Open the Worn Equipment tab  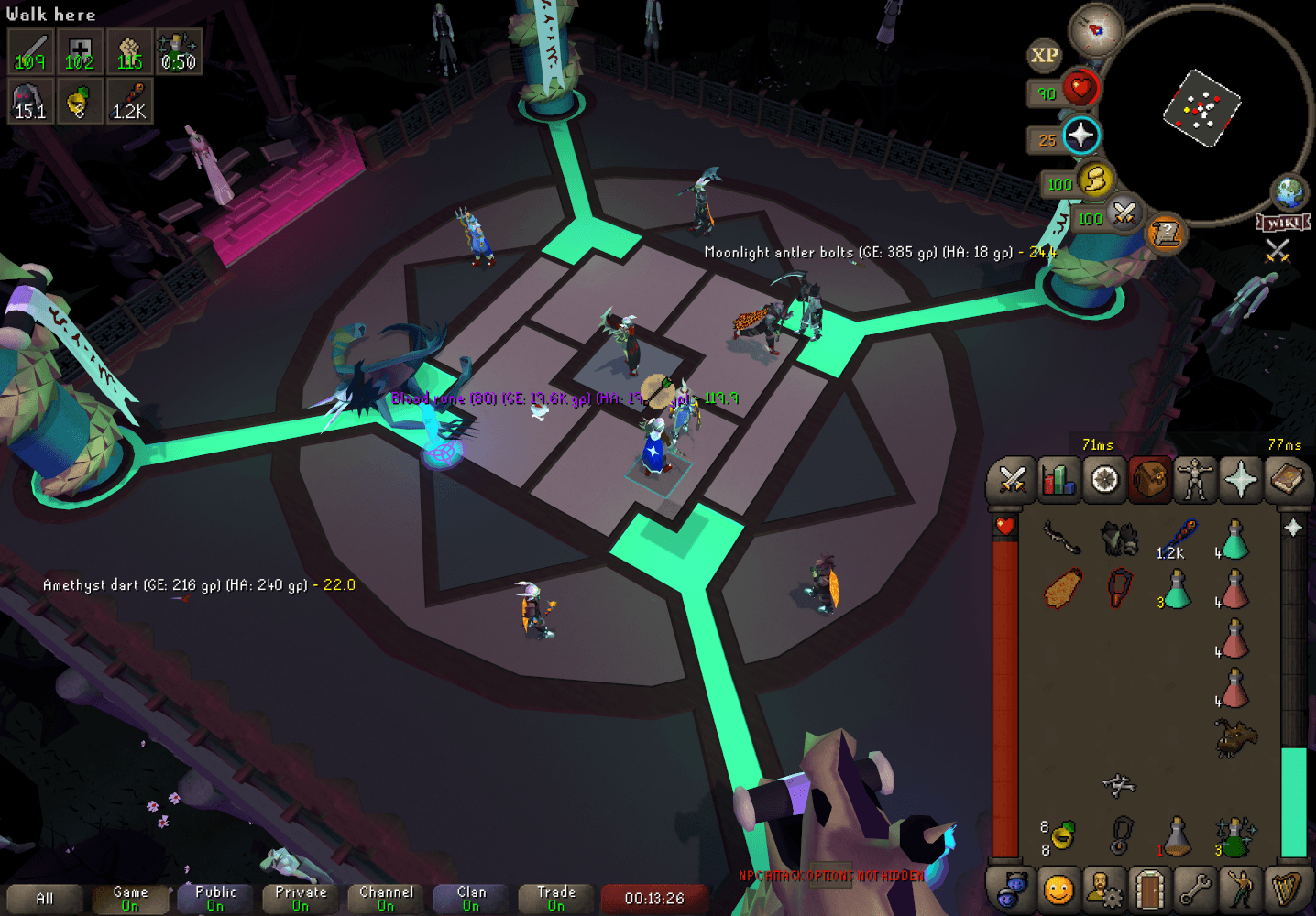click(1196, 479)
